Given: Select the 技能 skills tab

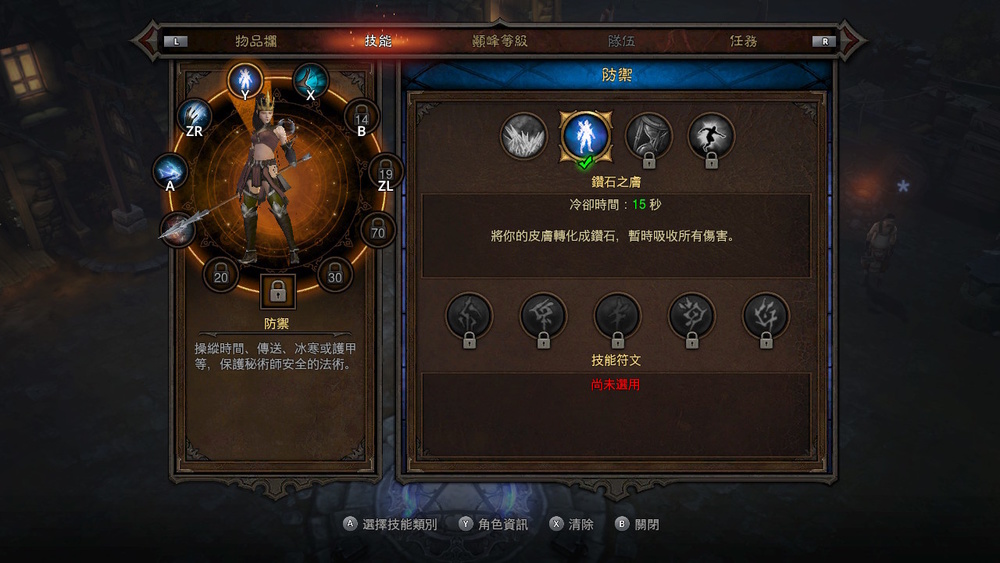Looking at the screenshot, I should pyautogui.click(x=378, y=42).
